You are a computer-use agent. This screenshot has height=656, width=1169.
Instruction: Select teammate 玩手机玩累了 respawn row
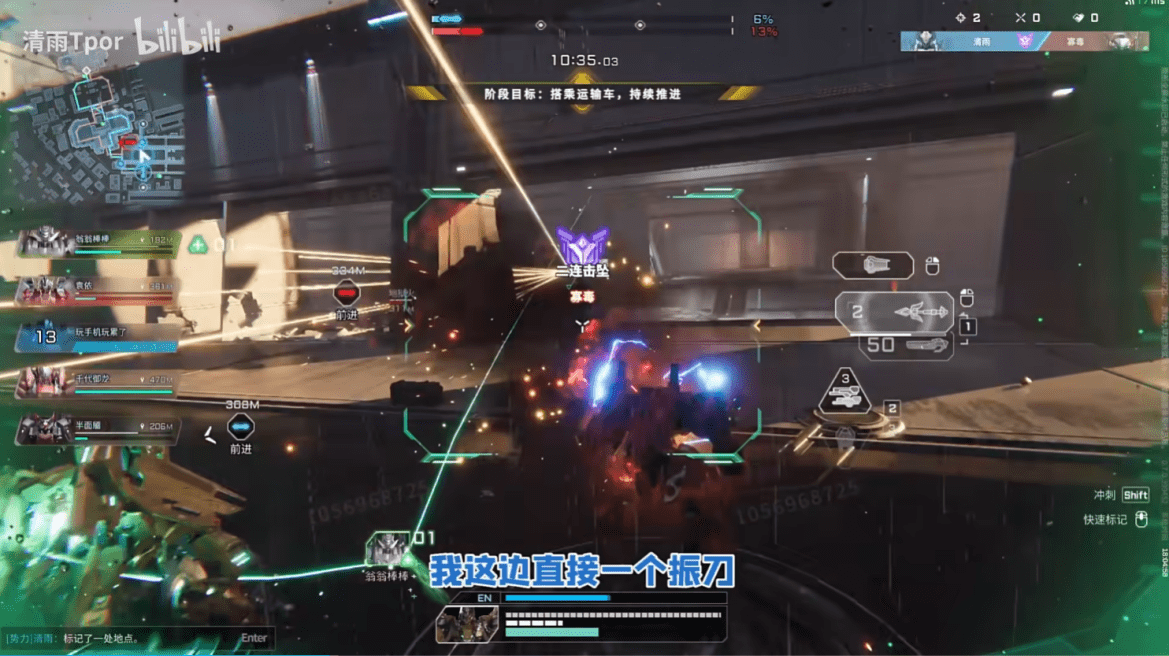(x=97, y=335)
